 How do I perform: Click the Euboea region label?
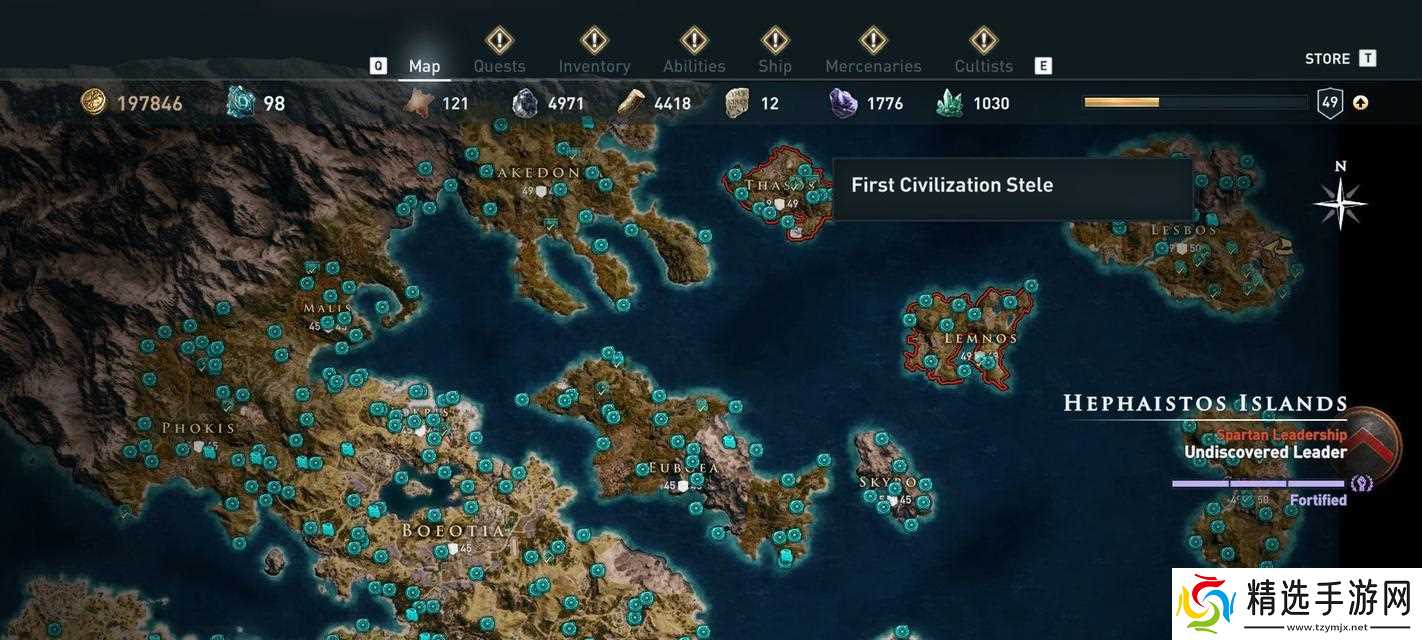(684, 467)
